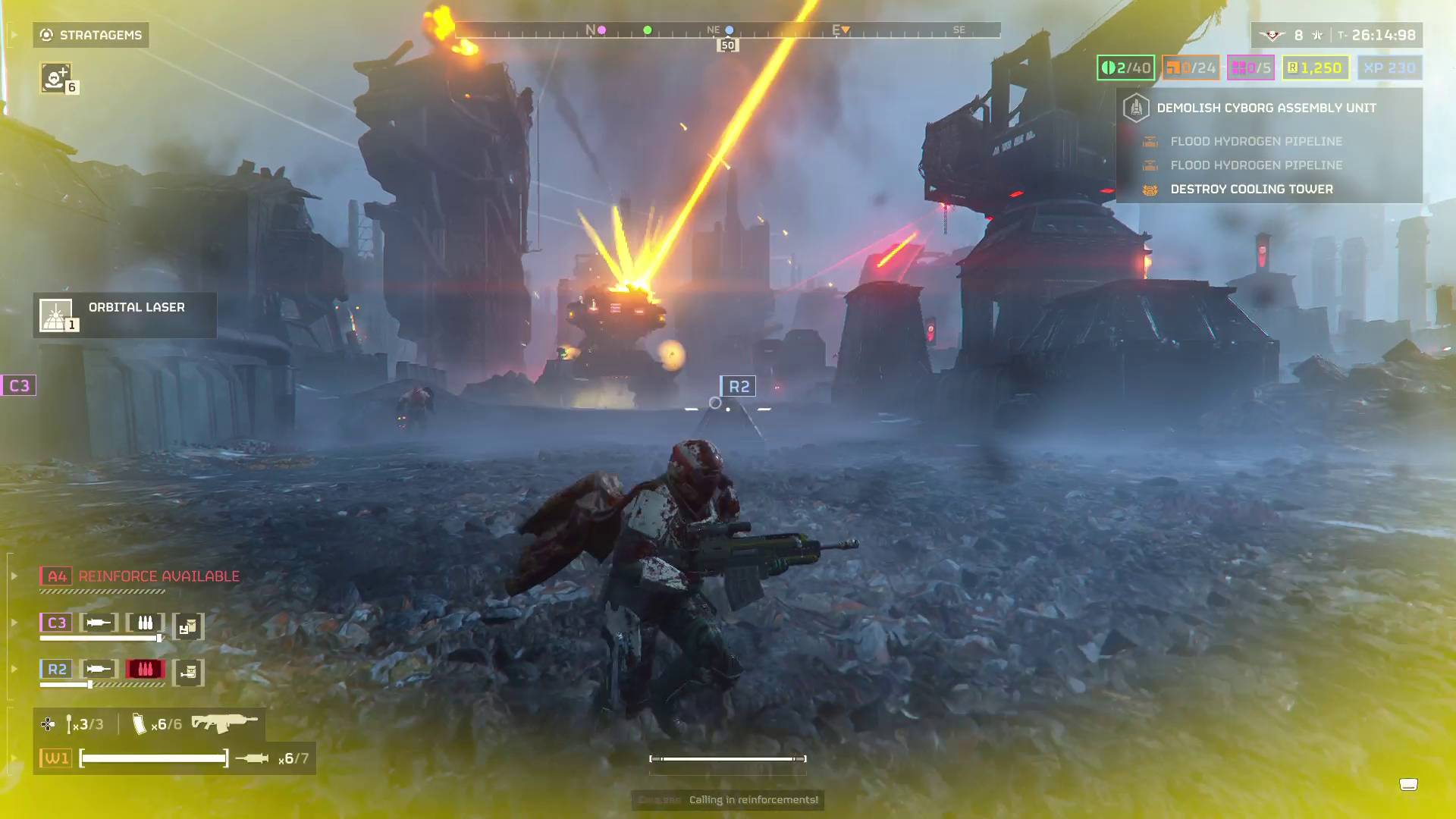
Task: Select the DESTROY COOLING TOWER objective
Action: pos(1251,189)
